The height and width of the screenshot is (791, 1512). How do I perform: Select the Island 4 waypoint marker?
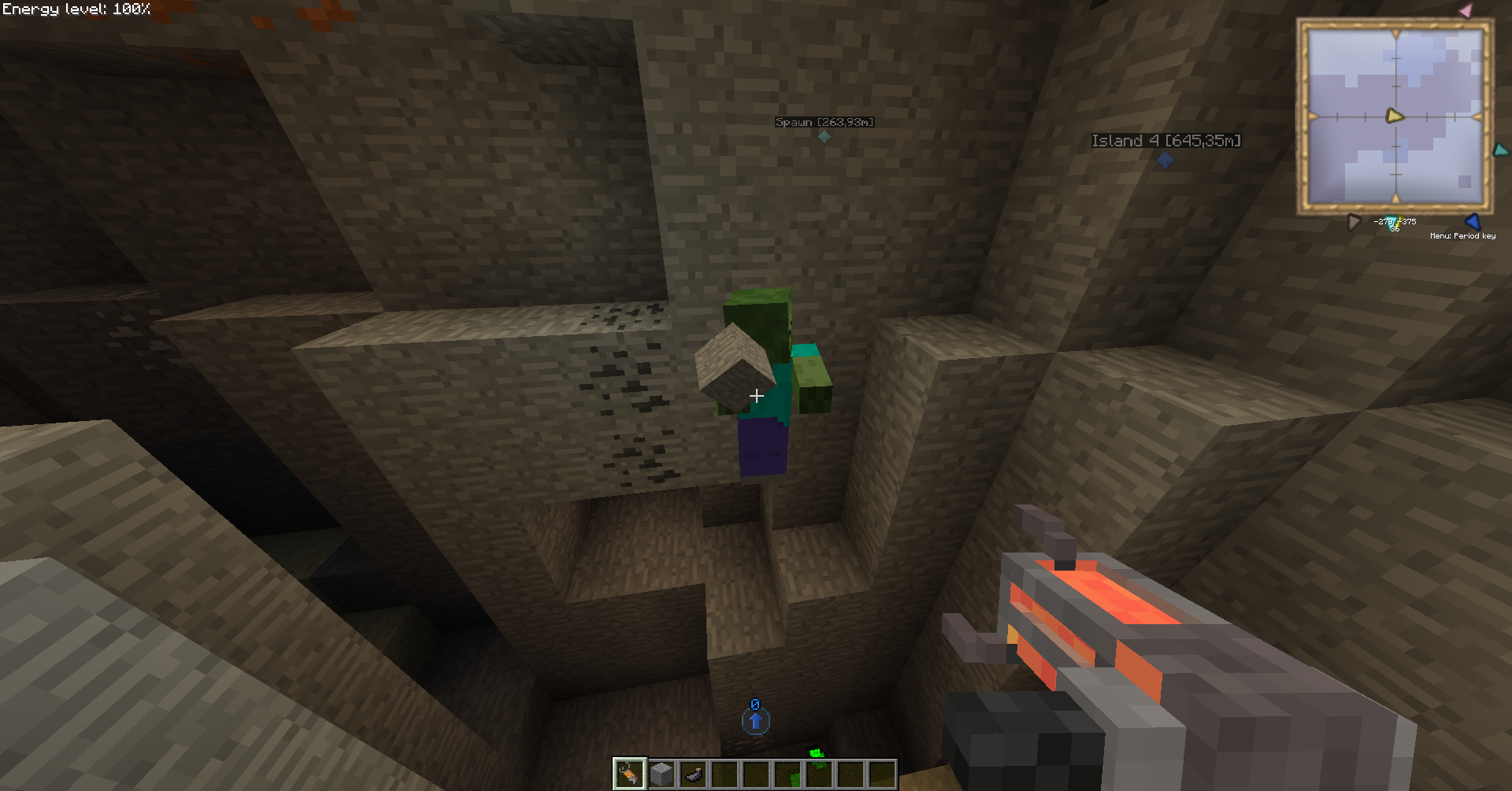pyautogui.click(x=1165, y=160)
